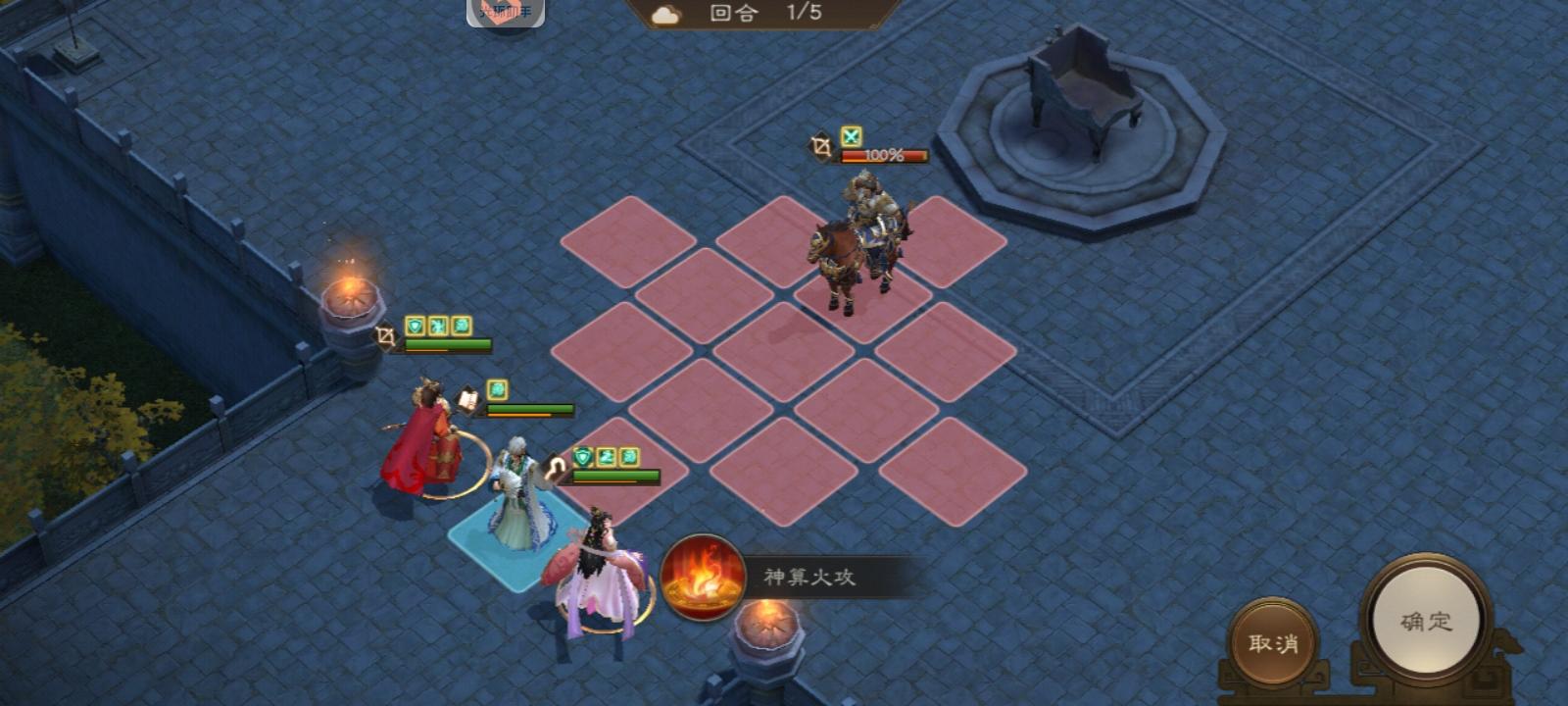This screenshot has height=706, width=1568.
Task: Click the book weapon icon near the red-caped general
Action: click(467, 398)
